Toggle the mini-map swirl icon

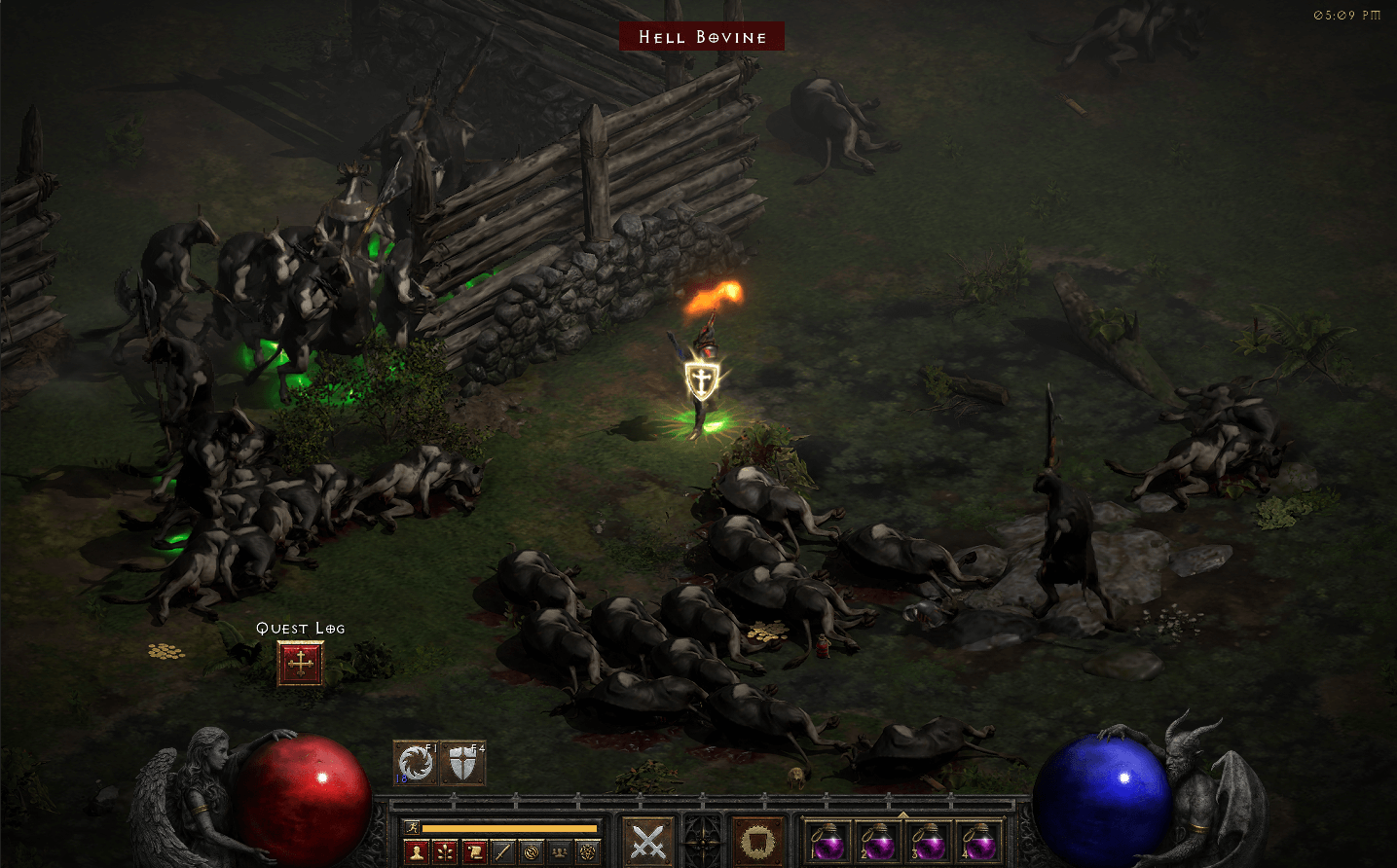[532, 851]
